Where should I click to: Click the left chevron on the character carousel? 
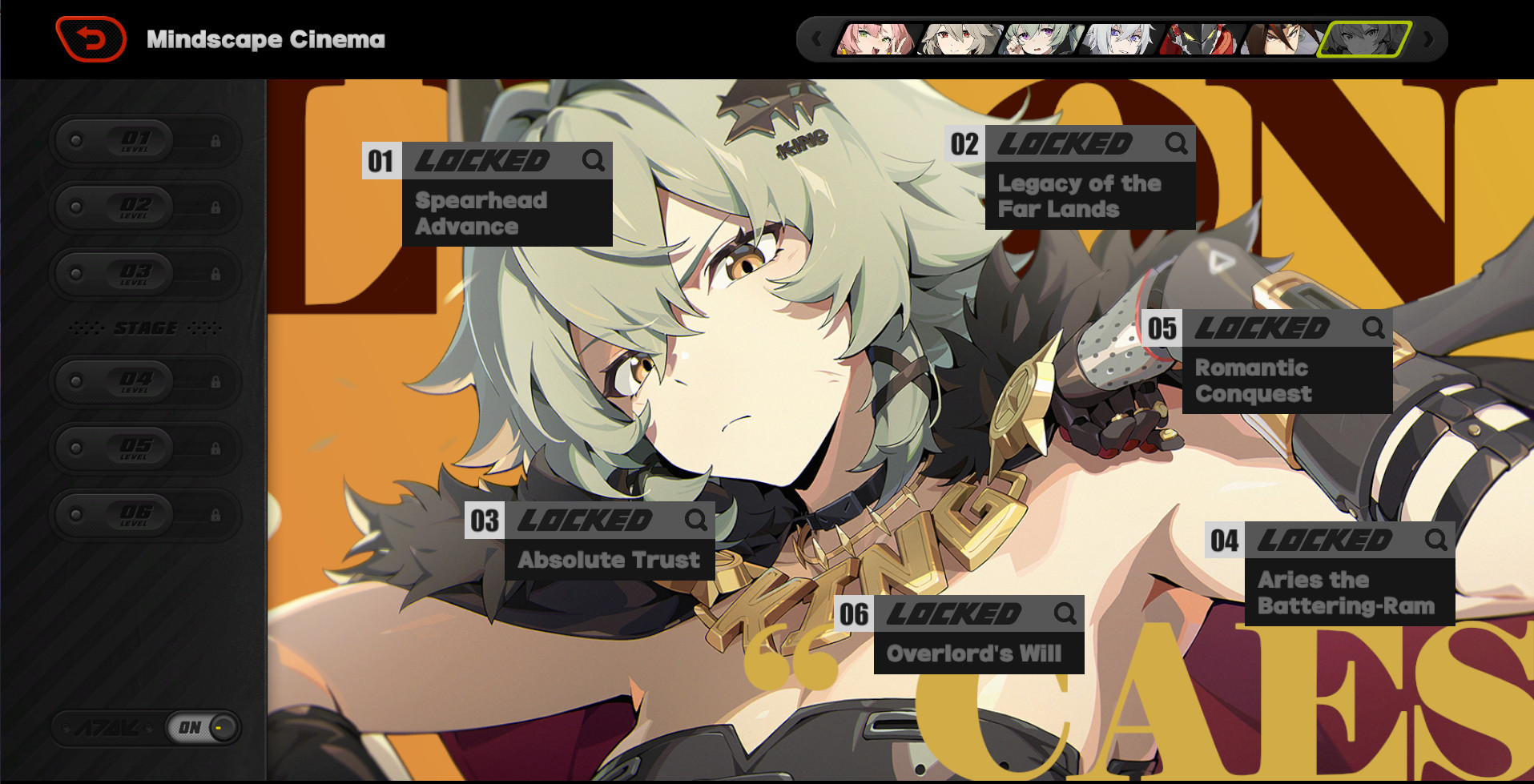coord(816,38)
